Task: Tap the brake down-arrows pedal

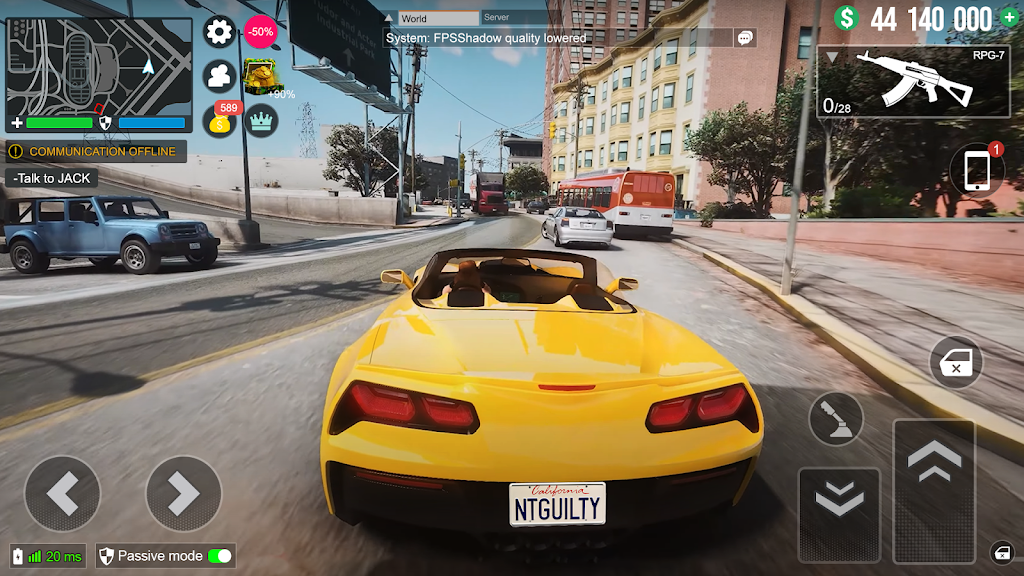Action: 839,514
